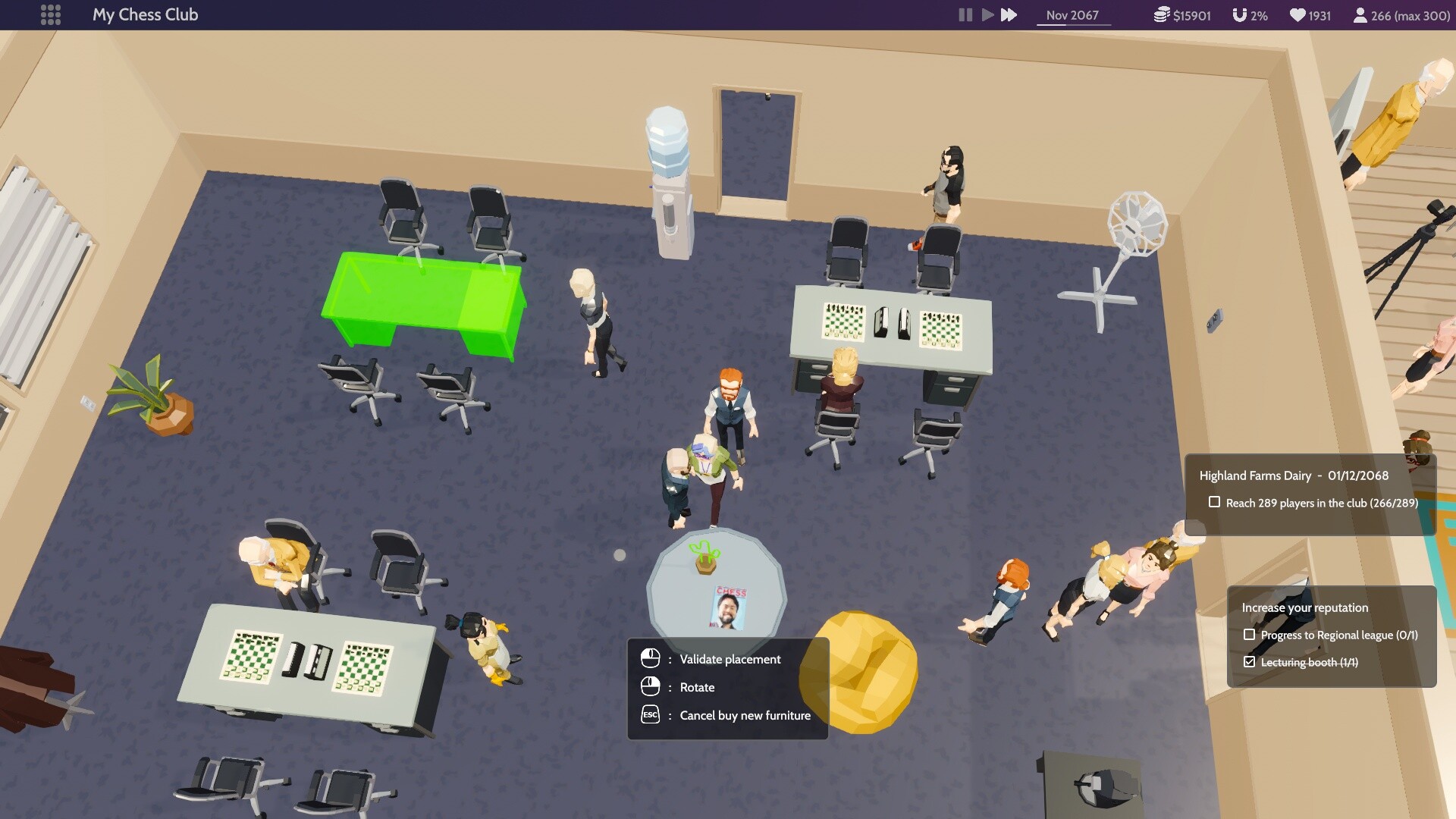Click the magnet reputation icon at 2%
Viewport: 1456px width, 819px height.
click(x=1239, y=14)
